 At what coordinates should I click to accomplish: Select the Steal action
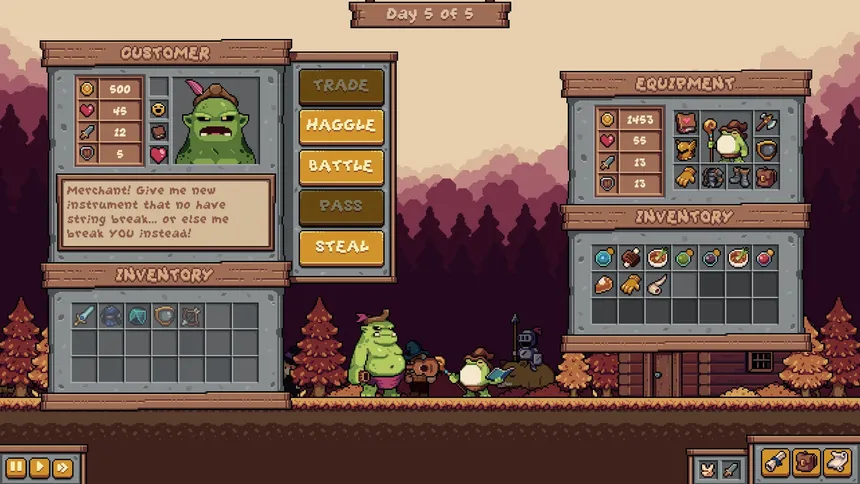pyautogui.click(x=341, y=247)
